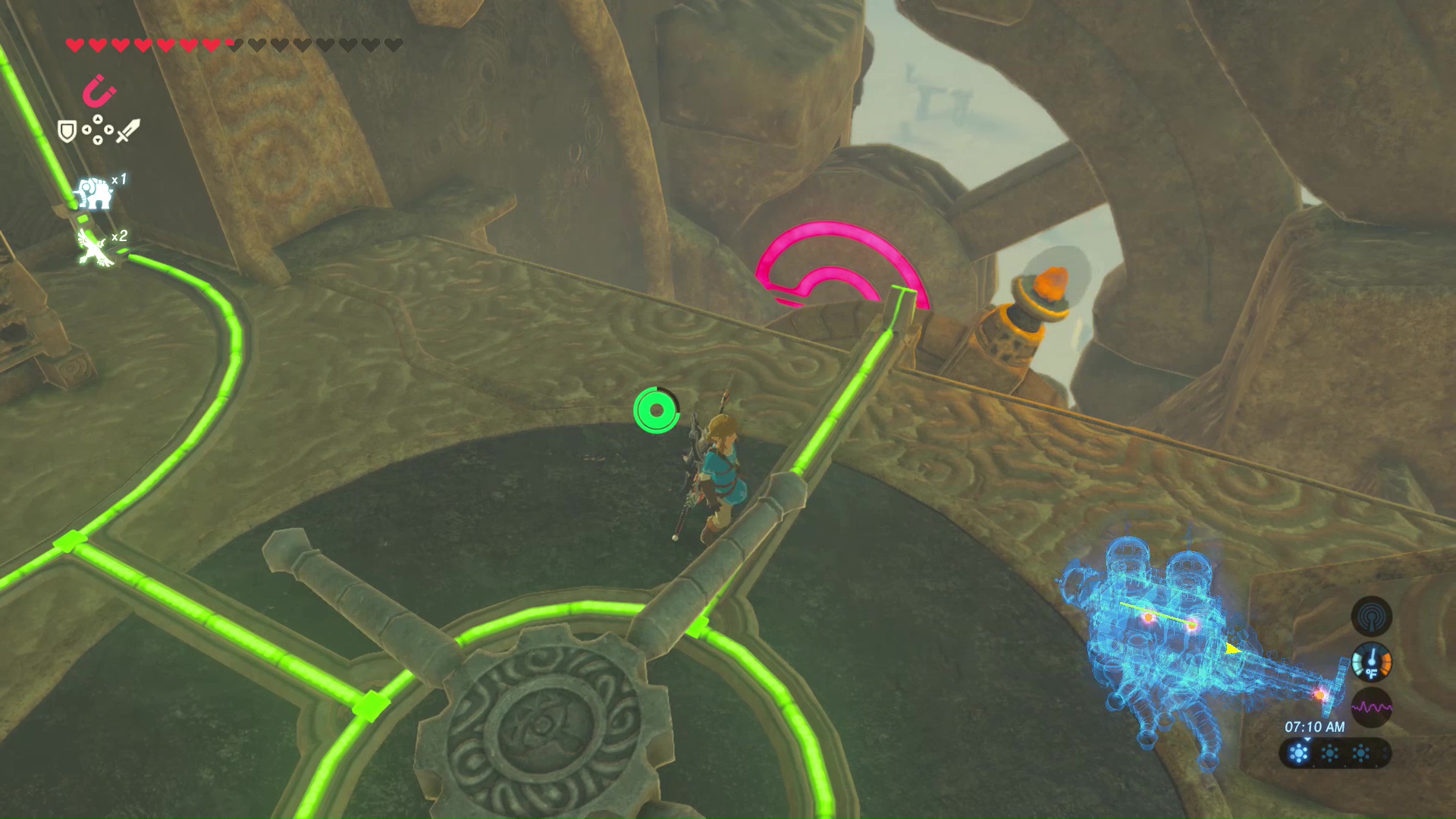
Task: Click the purple noise meter
Action: pos(1371,708)
